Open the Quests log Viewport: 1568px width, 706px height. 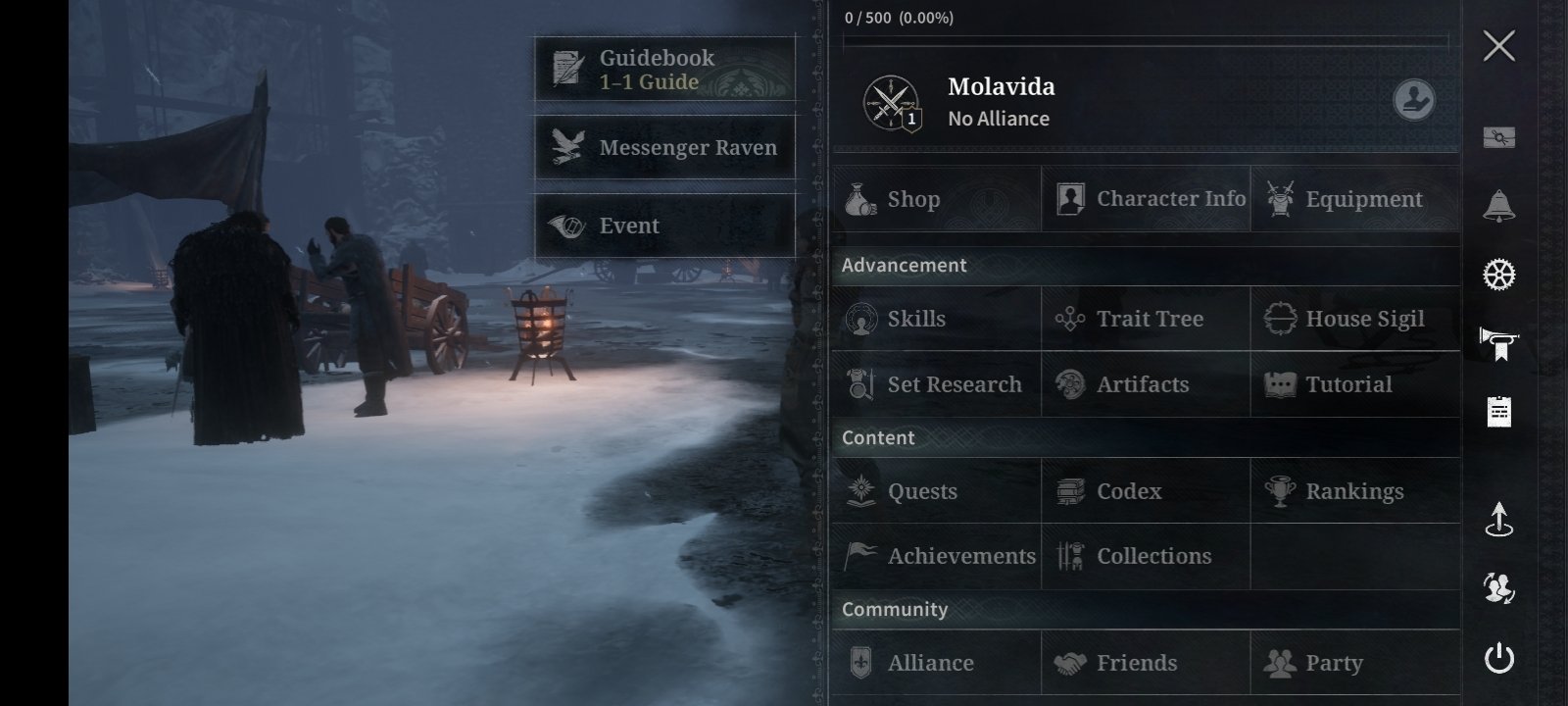pyautogui.click(x=936, y=491)
